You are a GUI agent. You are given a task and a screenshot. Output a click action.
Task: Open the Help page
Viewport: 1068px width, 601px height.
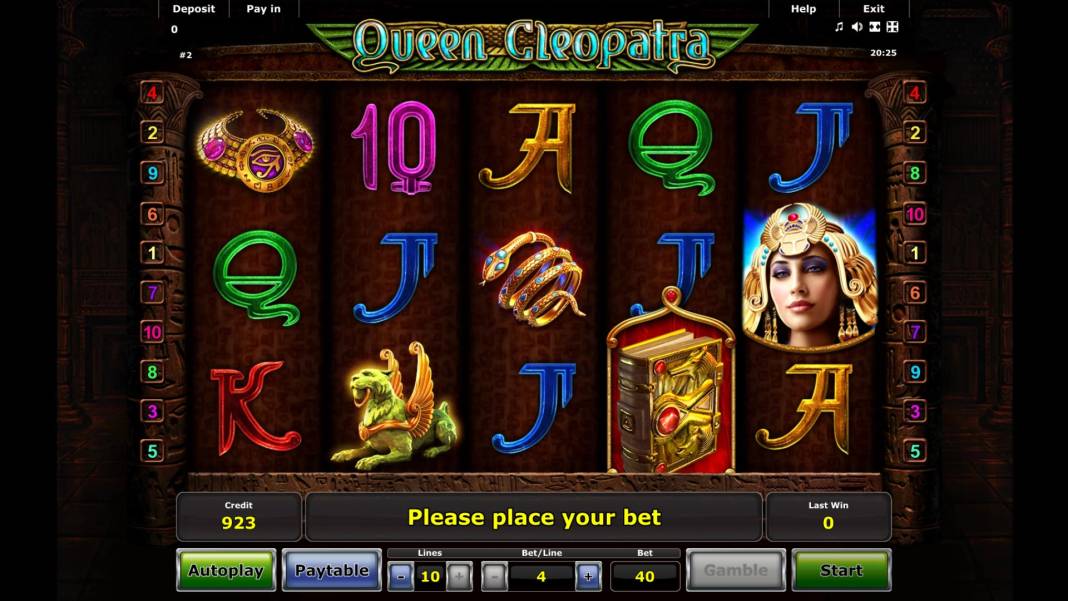click(x=803, y=9)
